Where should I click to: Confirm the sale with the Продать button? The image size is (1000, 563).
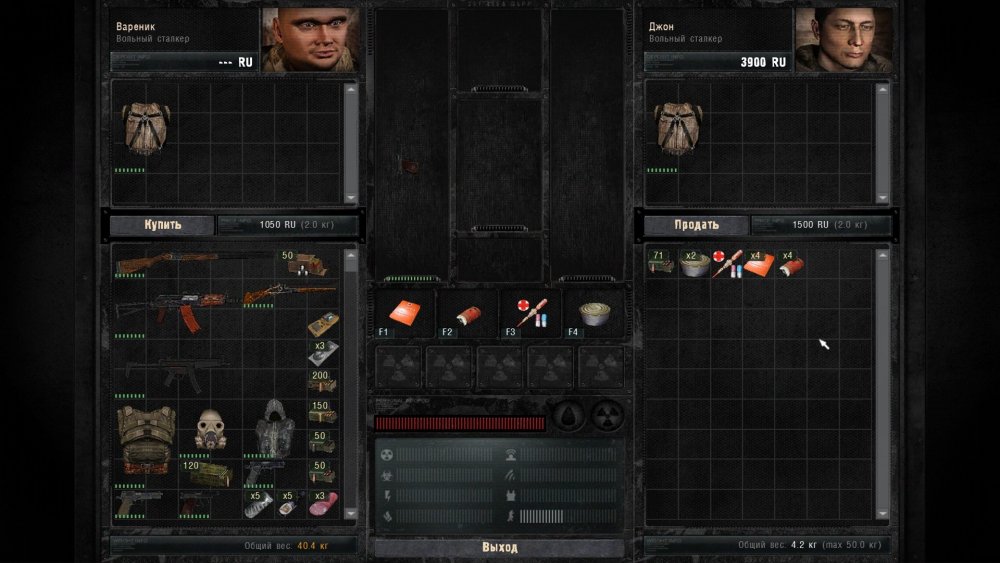point(696,225)
